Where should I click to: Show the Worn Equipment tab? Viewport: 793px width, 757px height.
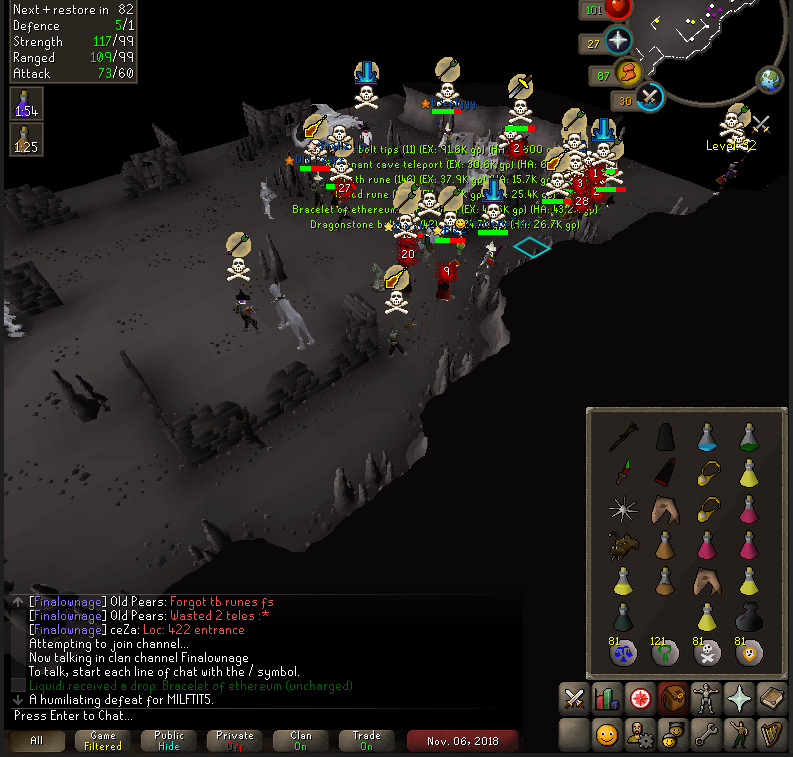(x=706, y=698)
